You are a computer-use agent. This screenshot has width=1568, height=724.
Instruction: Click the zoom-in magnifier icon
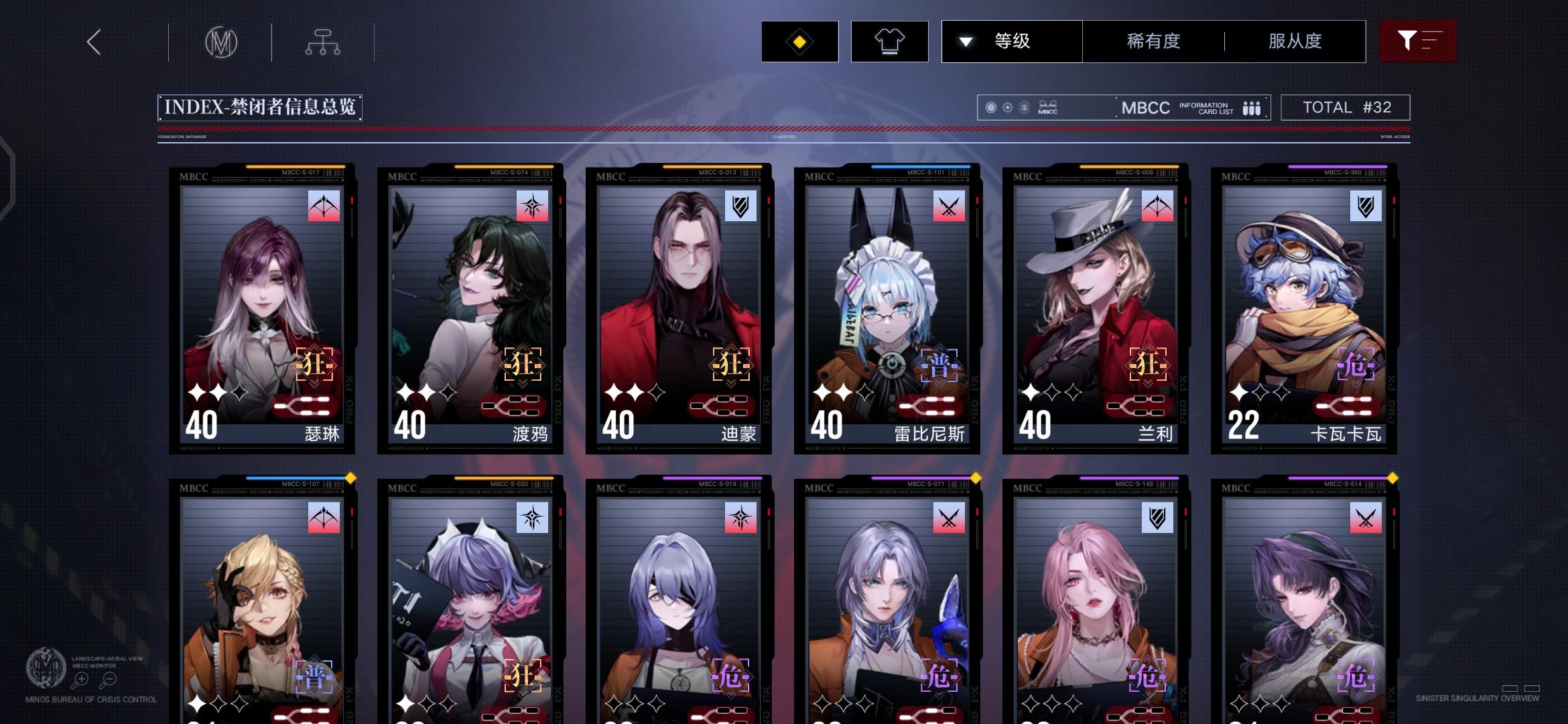82,679
